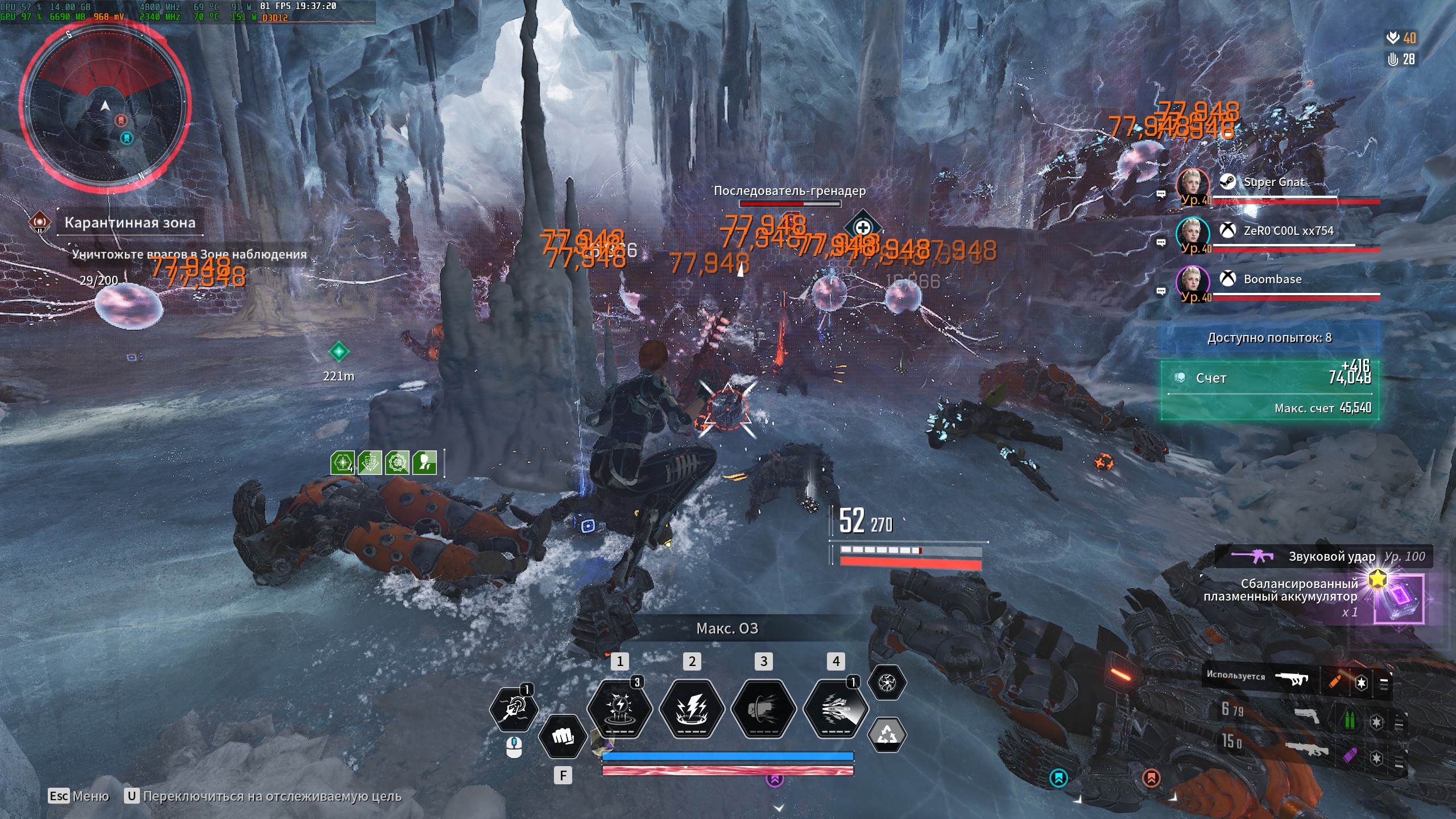Viewport: 1456px width, 819px height.
Task: Click the recycle arrows icon
Action: (x=887, y=734)
